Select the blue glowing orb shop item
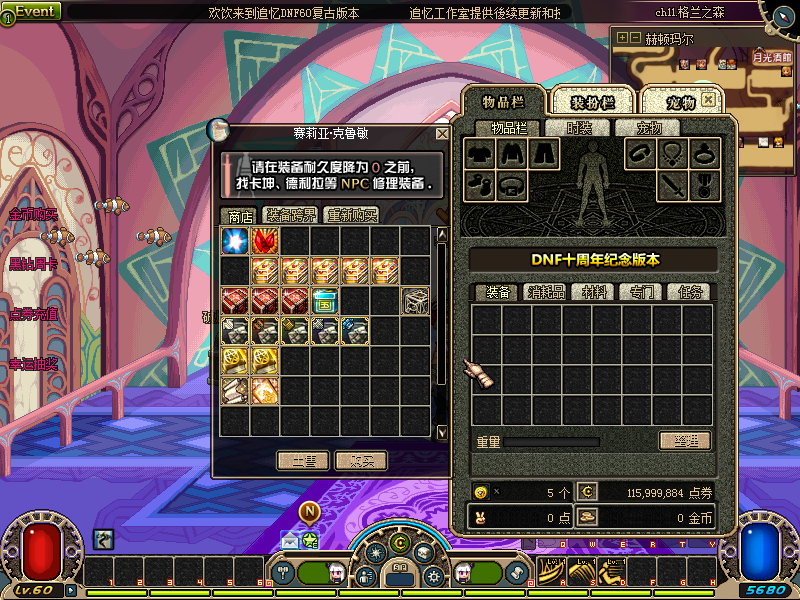Screen dimensions: 800x600 [235, 241]
